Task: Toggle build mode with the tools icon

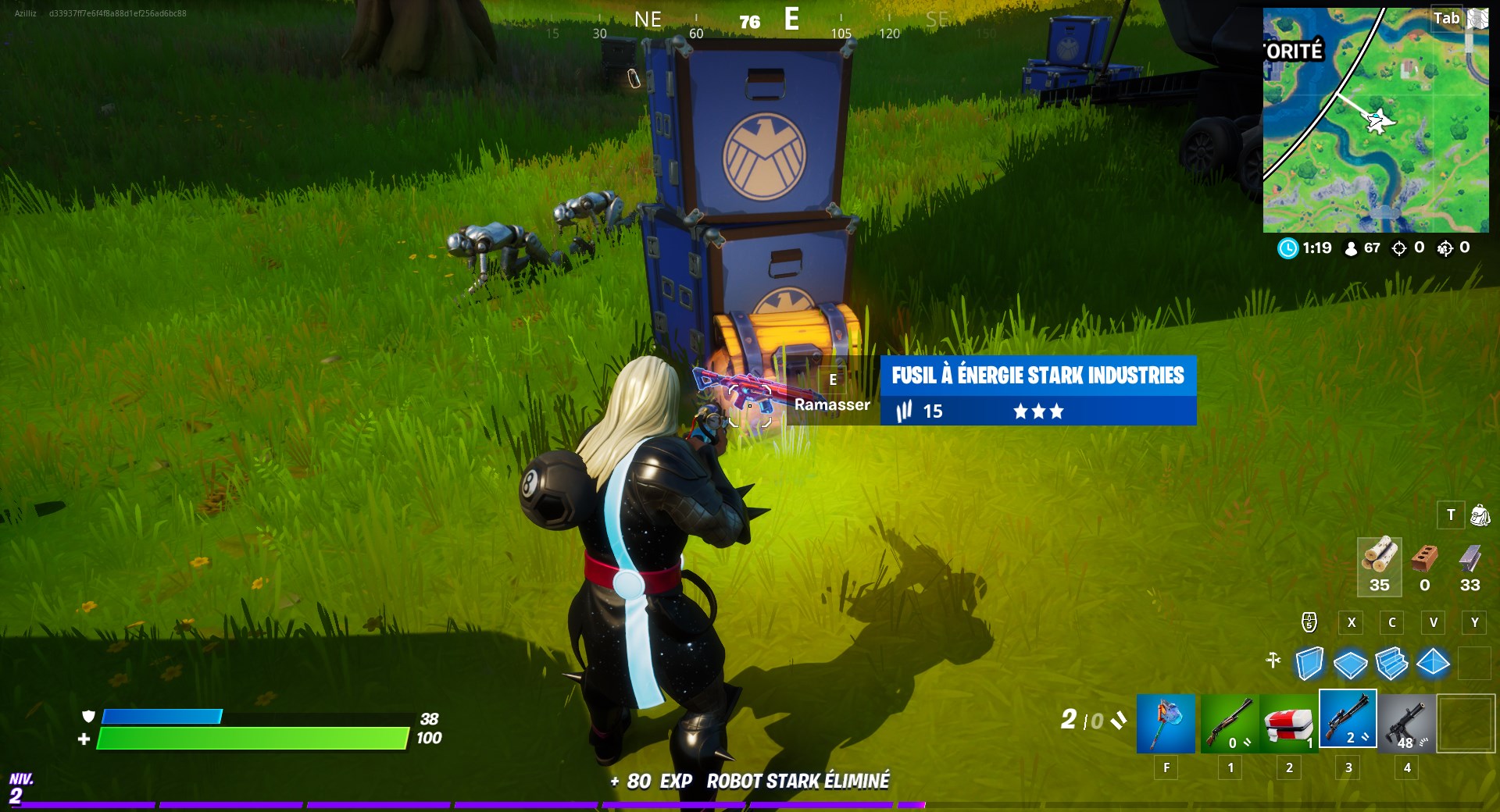Action: coord(1273,661)
